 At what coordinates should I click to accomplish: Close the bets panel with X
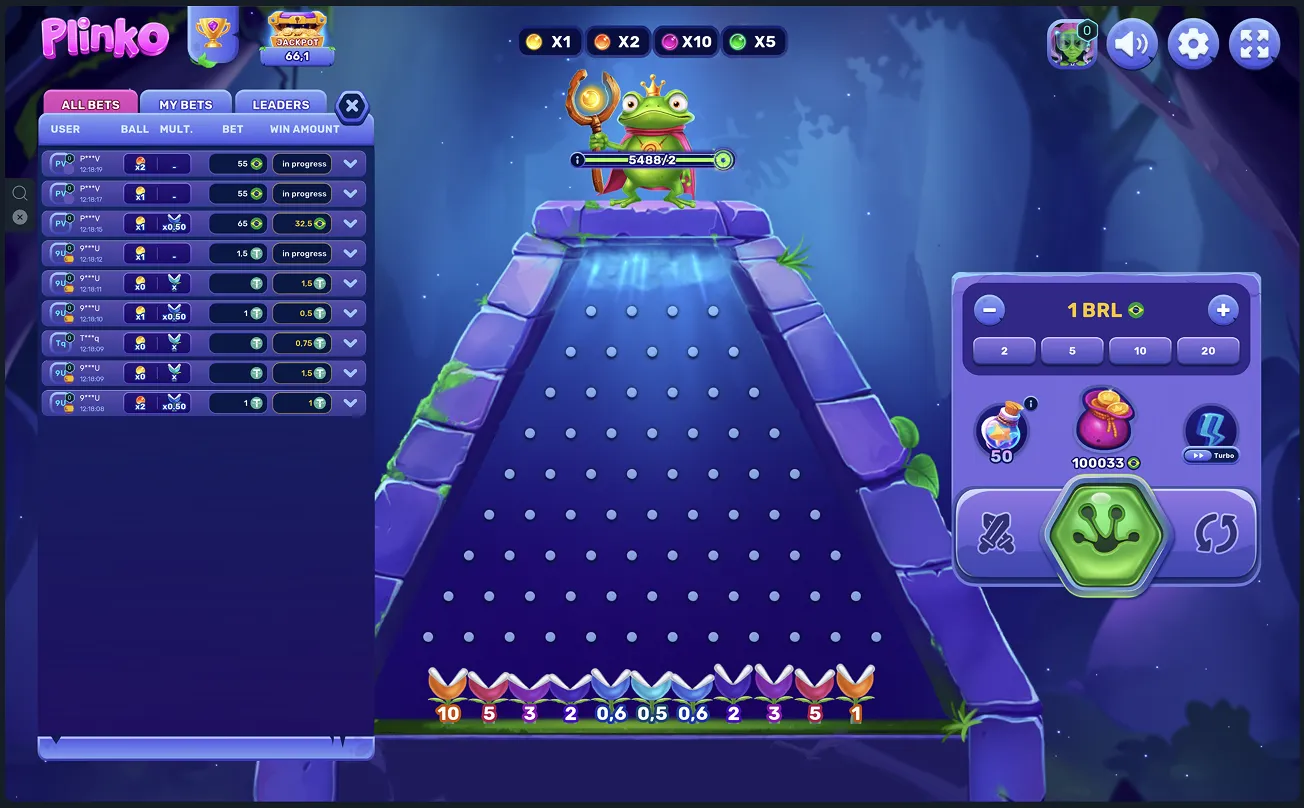352,106
